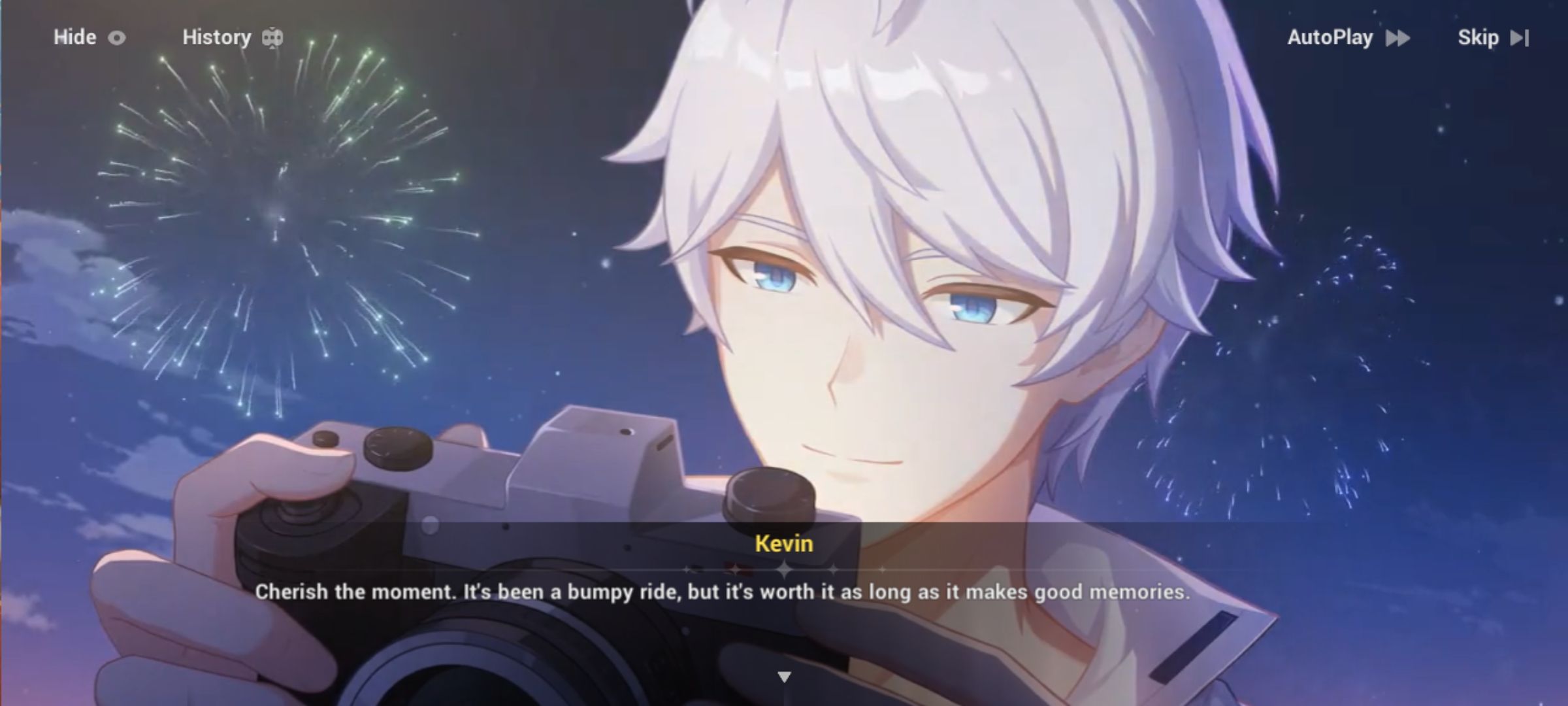
Task: Toggle Hide to conceal the dialogue interface
Action: point(74,37)
